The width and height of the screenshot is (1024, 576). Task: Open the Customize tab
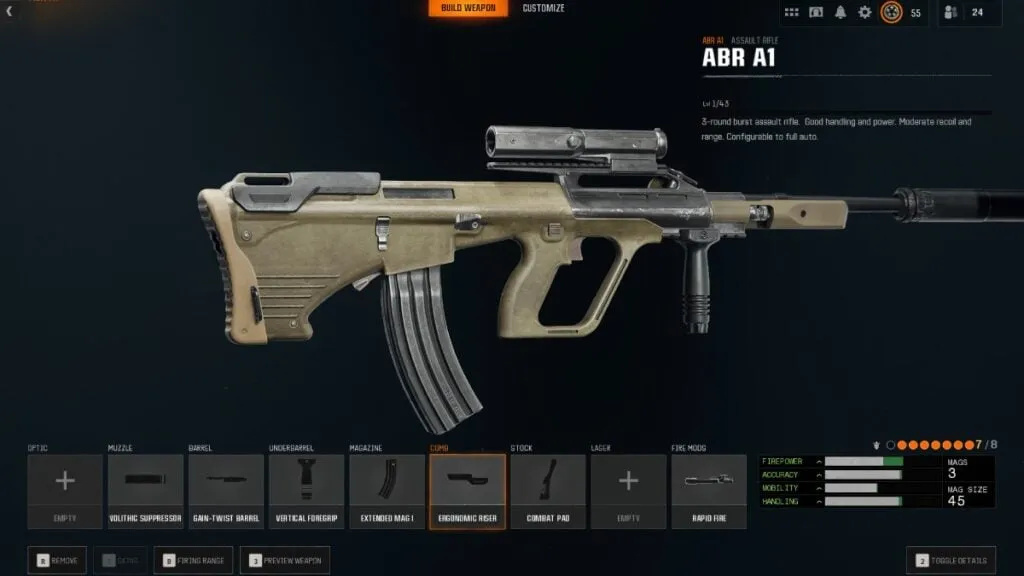(543, 9)
